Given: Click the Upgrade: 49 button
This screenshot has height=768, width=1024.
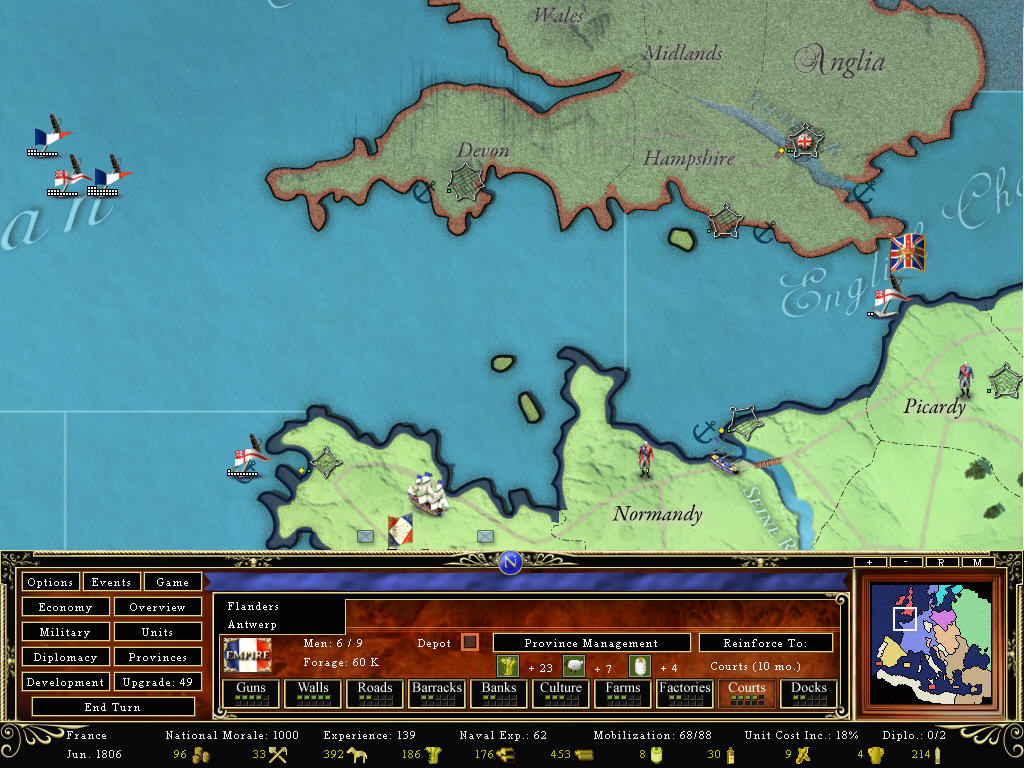Looking at the screenshot, I should point(157,682).
